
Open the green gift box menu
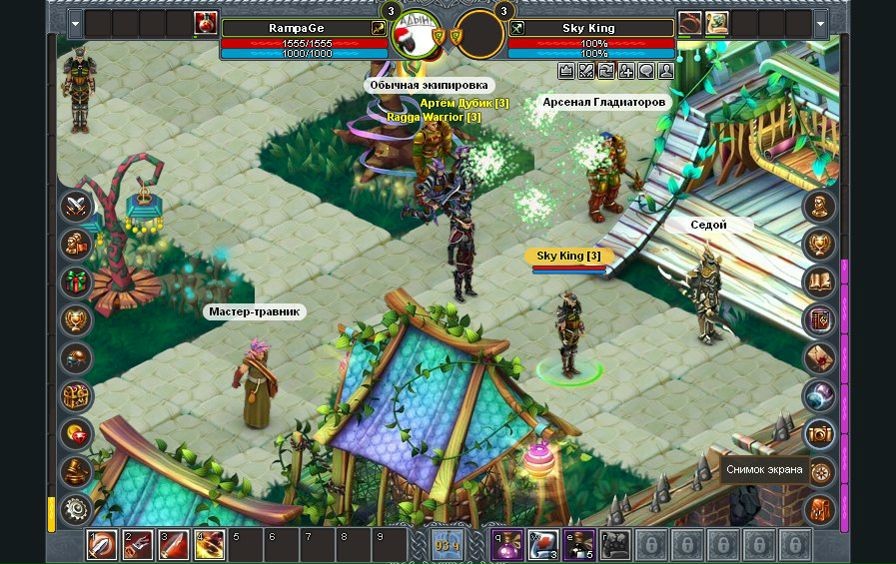(x=76, y=282)
